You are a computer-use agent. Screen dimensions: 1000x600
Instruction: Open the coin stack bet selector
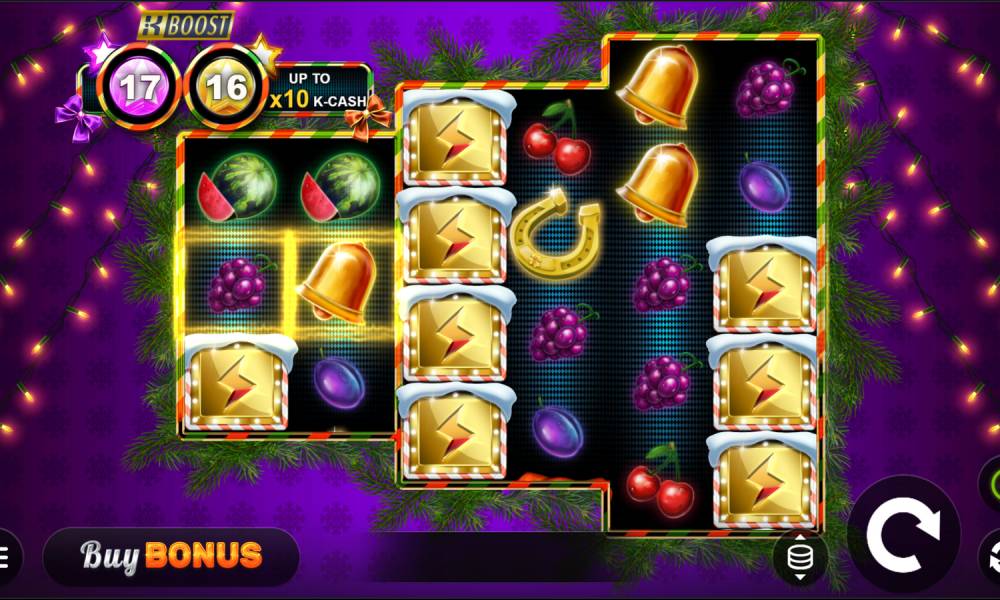(x=800, y=558)
